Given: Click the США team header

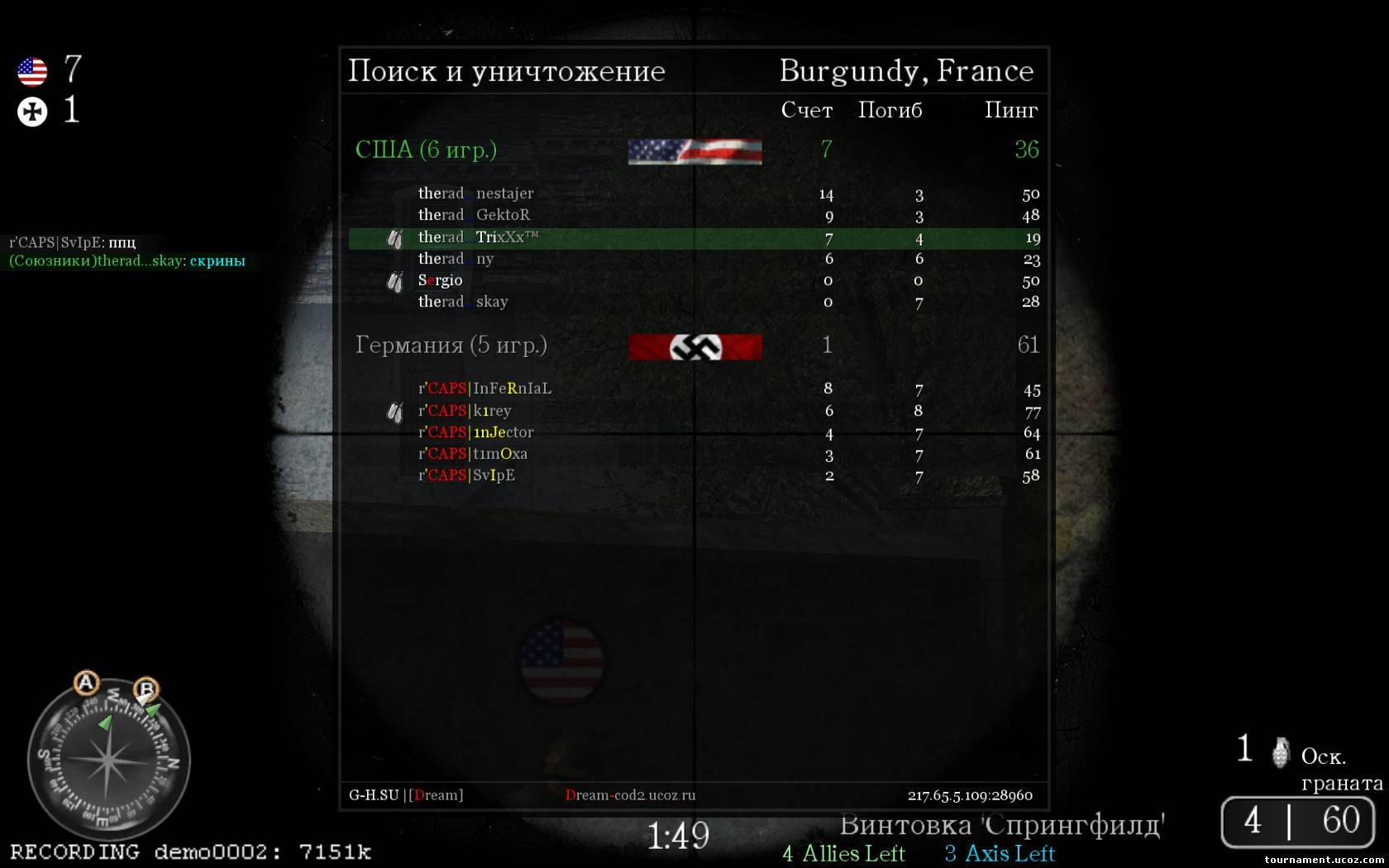Looking at the screenshot, I should pos(427,150).
